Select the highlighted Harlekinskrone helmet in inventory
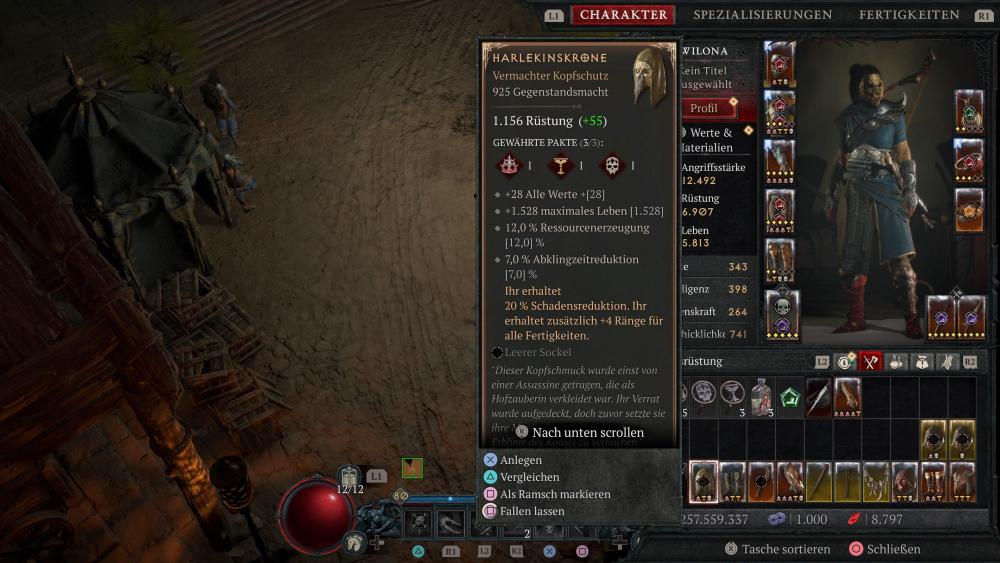The height and width of the screenshot is (563, 1000). click(704, 481)
